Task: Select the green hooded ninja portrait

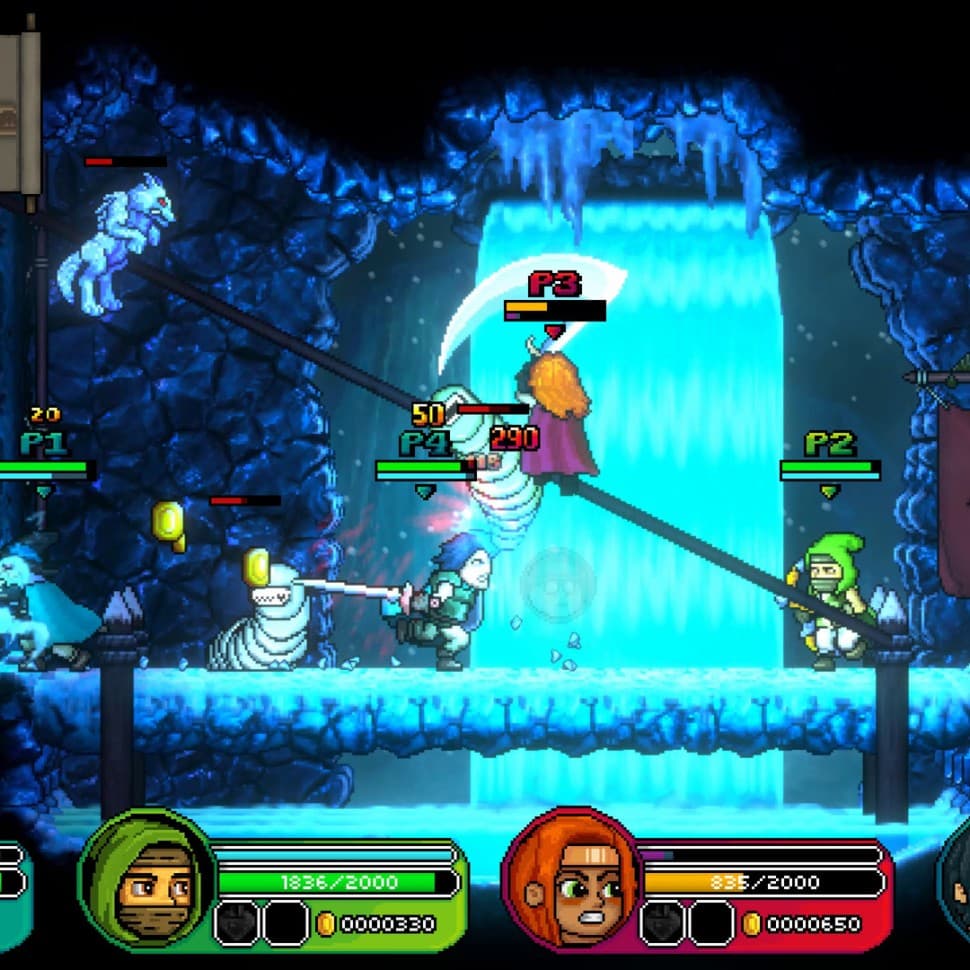Action: pyautogui.click(x=147, y=879)
